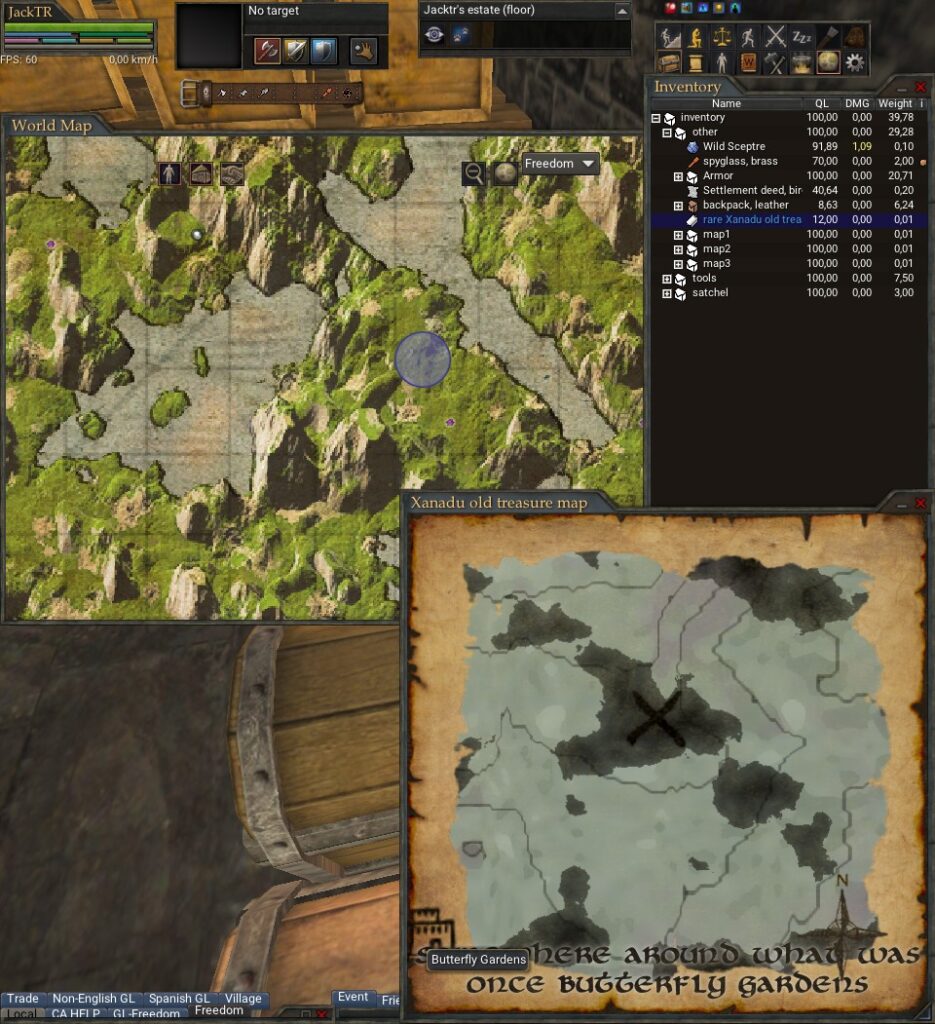
Task: Open the Freedom server dropdown on World Map
Action: (x=560, y=164)
